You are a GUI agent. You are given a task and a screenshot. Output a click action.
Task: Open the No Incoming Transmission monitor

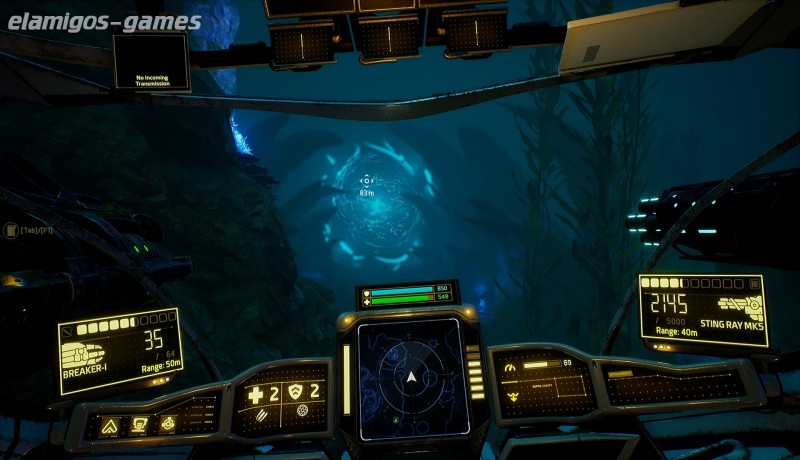tap(150, 60)
